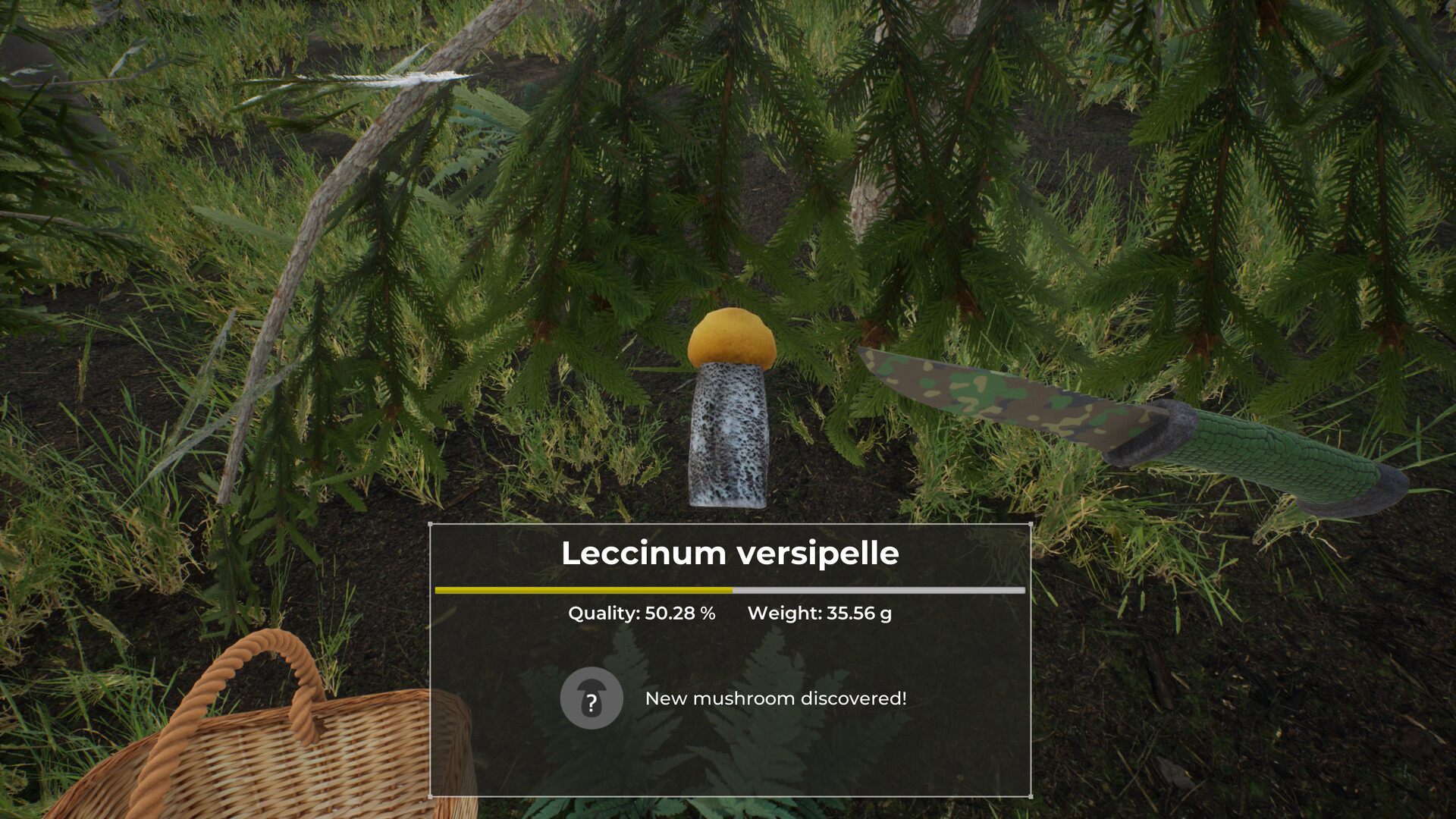
Task: Expand the Leccinum versipelle info panel
Action: pos(730,660)
